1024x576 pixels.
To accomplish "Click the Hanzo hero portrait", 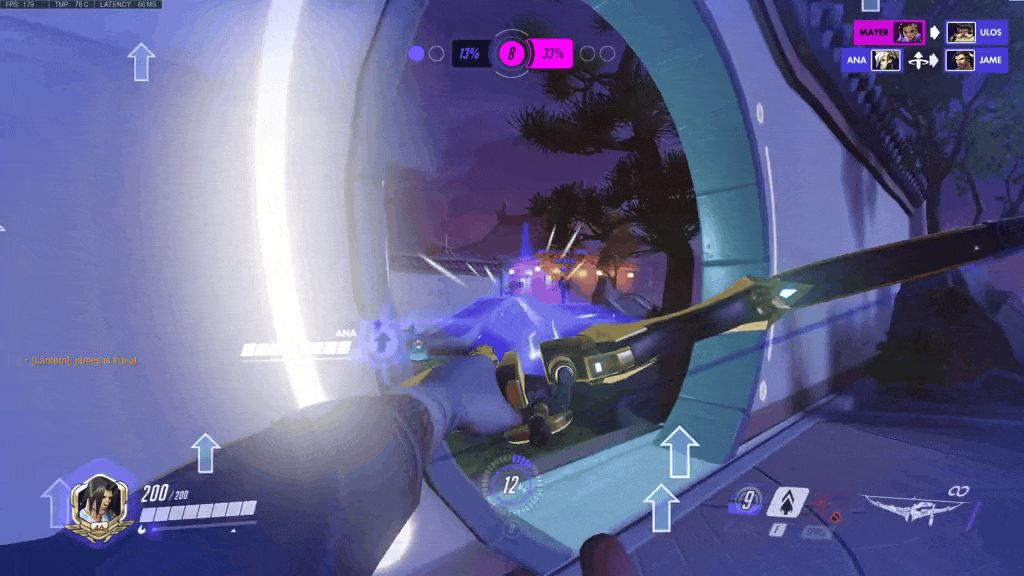I will click(x=100, y=497).
